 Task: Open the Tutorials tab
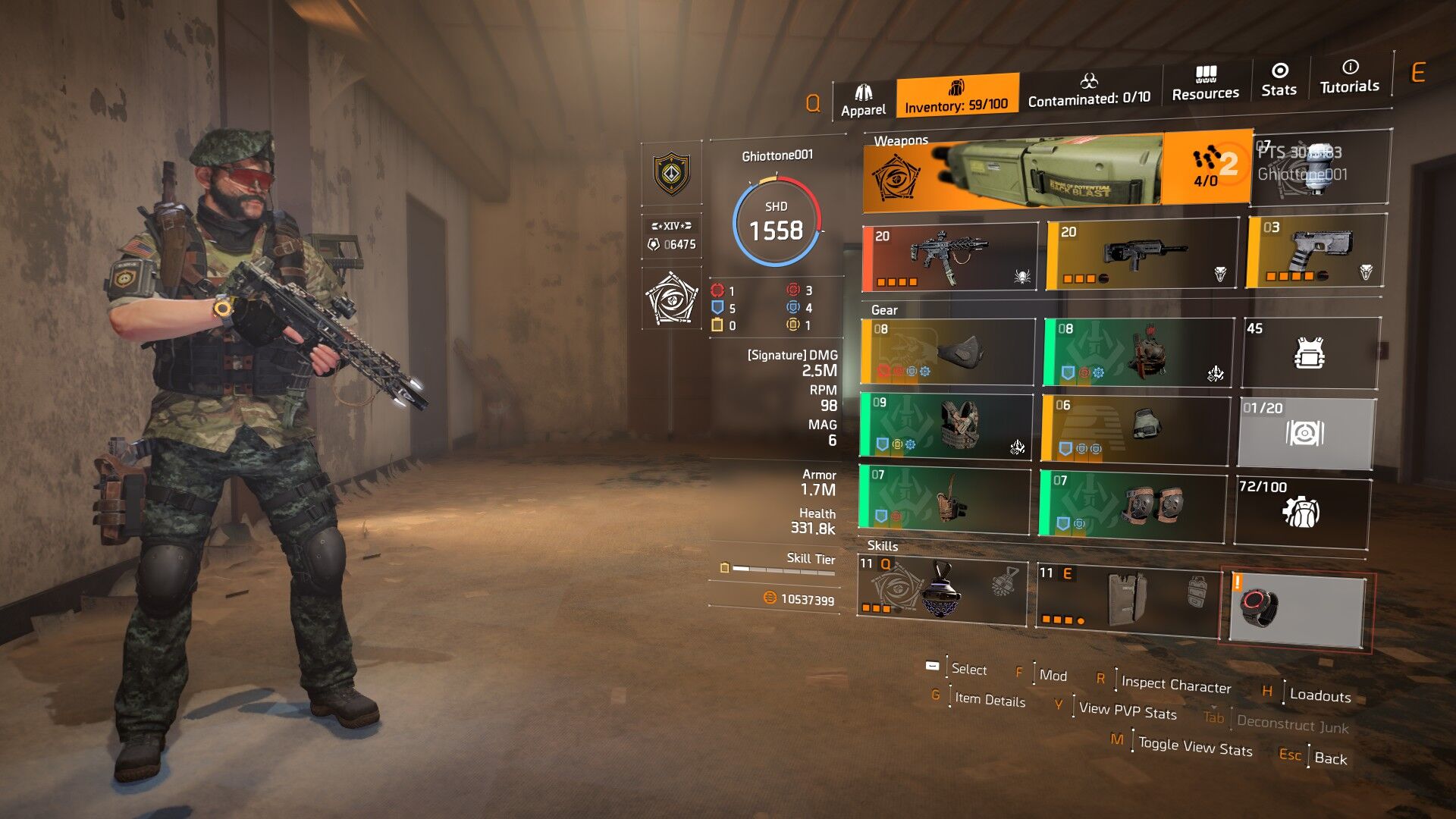coord(1349,77)
